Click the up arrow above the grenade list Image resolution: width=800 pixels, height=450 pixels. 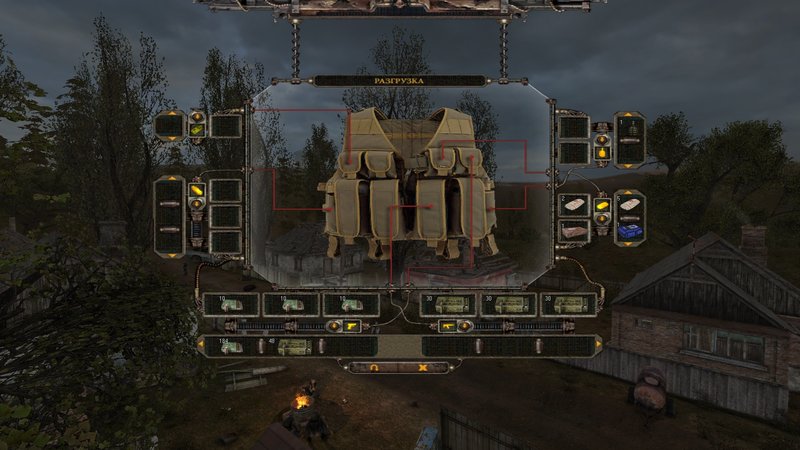coord(630,114)
